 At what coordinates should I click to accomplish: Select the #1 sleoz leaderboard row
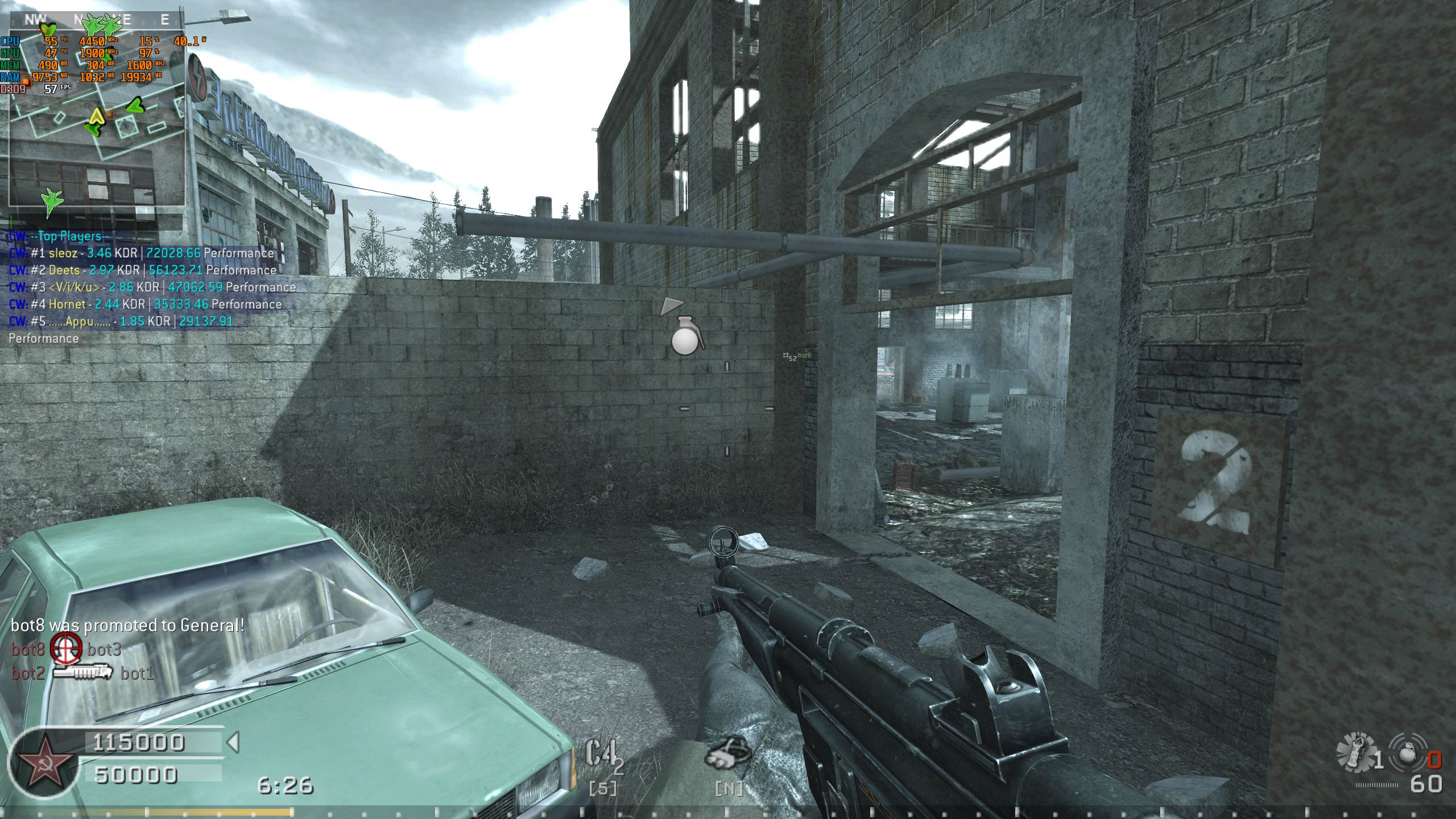click(142, 253)
